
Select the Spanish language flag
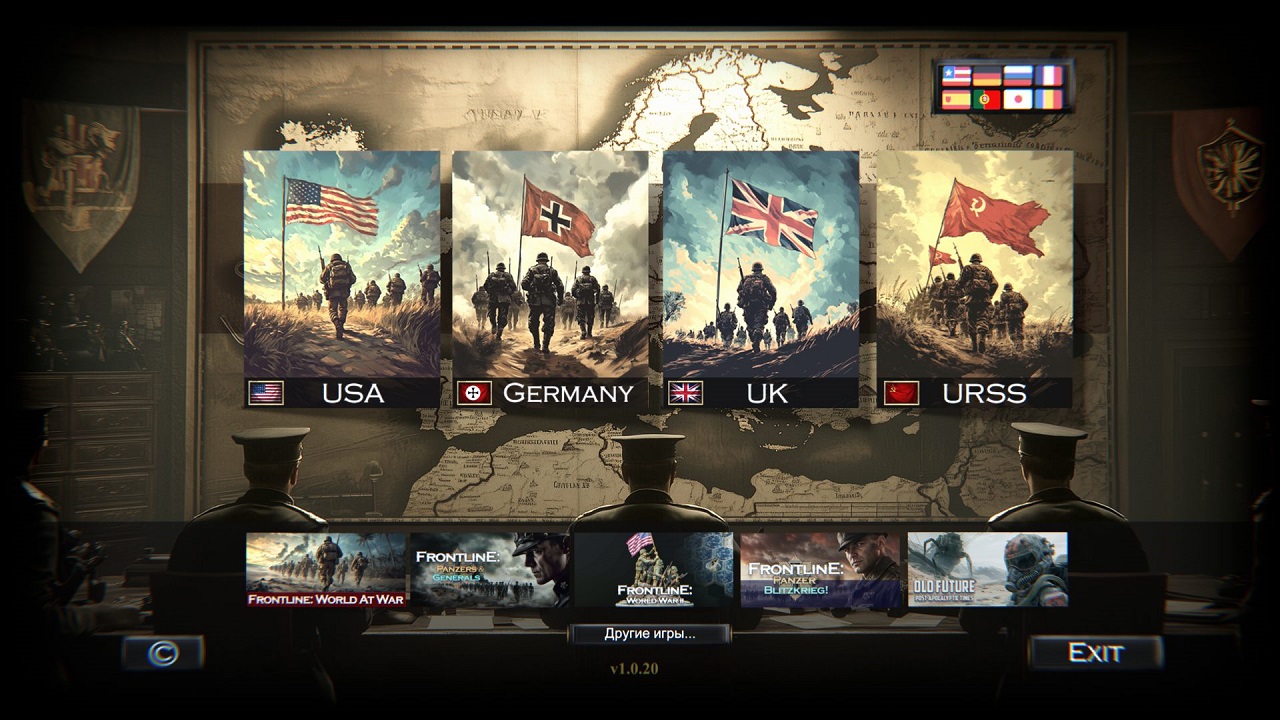pyautogui.click(x=956, y=99)
